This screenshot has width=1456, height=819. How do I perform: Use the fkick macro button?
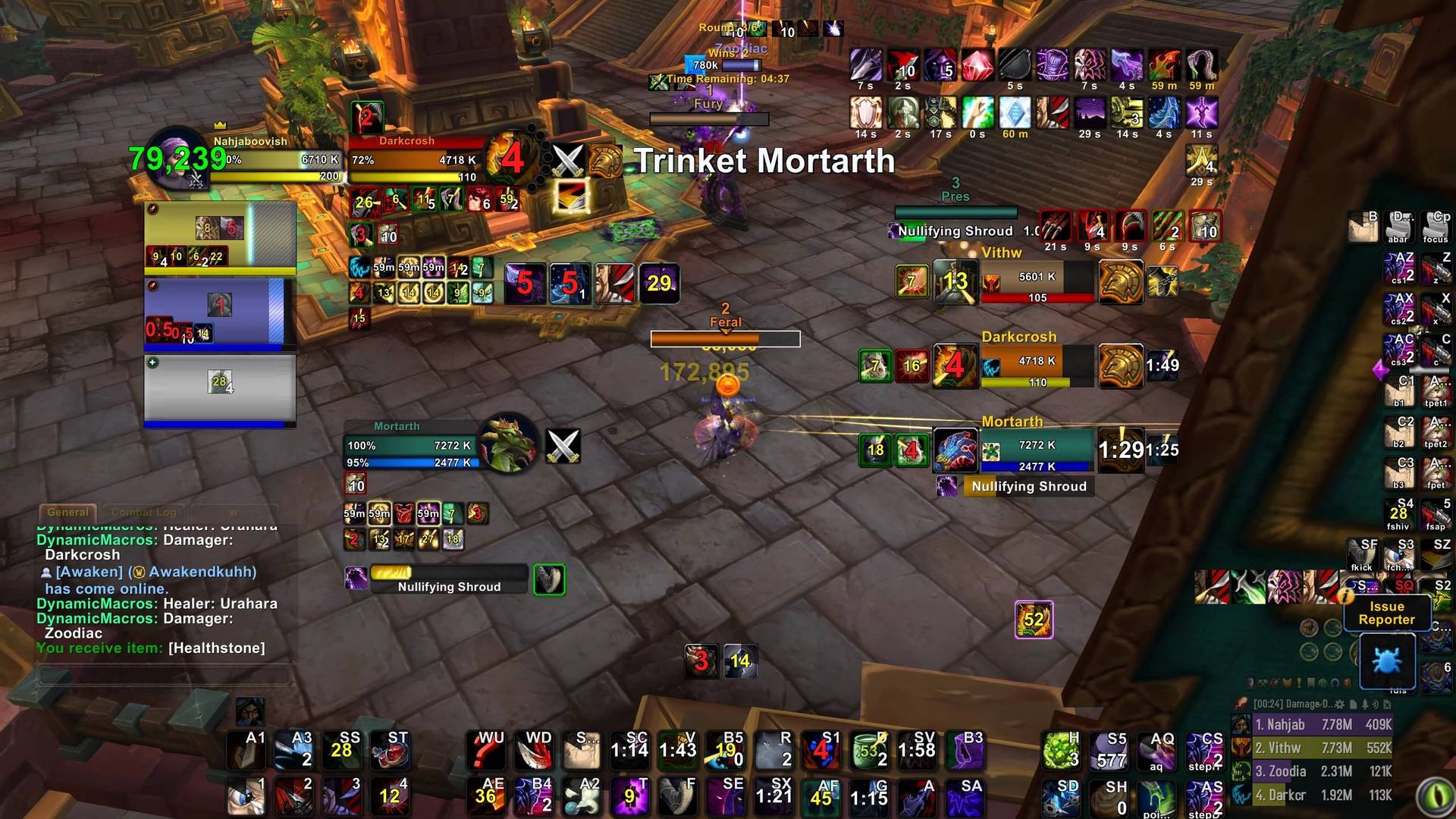point(1362,555)
